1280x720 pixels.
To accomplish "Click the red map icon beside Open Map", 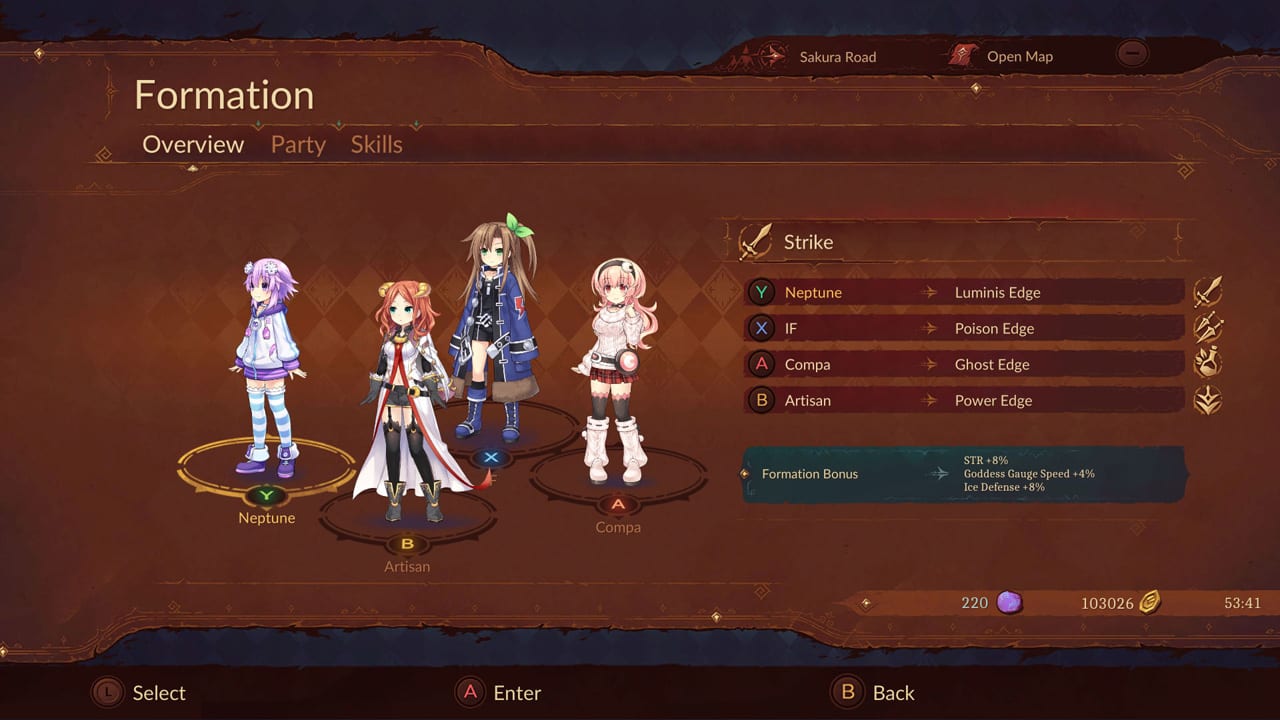I will (x=963, y=56).
